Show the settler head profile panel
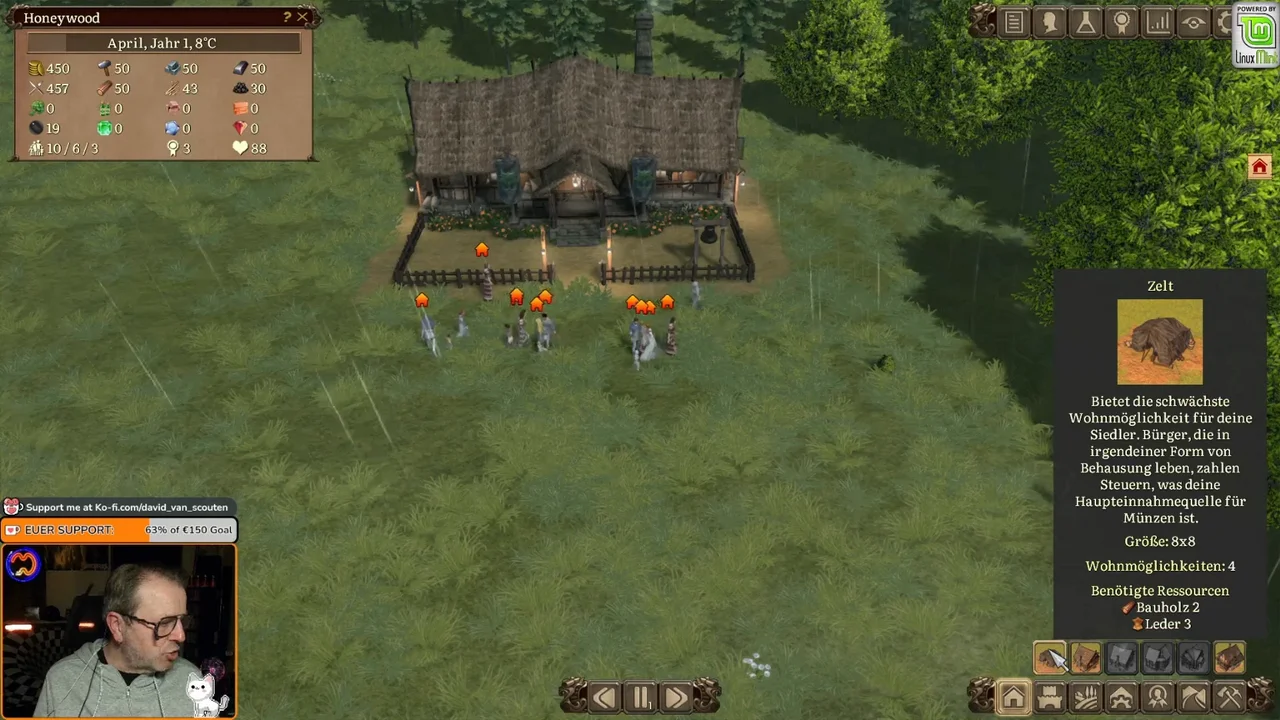The height and width of the screenshot is (720, 1280). [1050, 23]
